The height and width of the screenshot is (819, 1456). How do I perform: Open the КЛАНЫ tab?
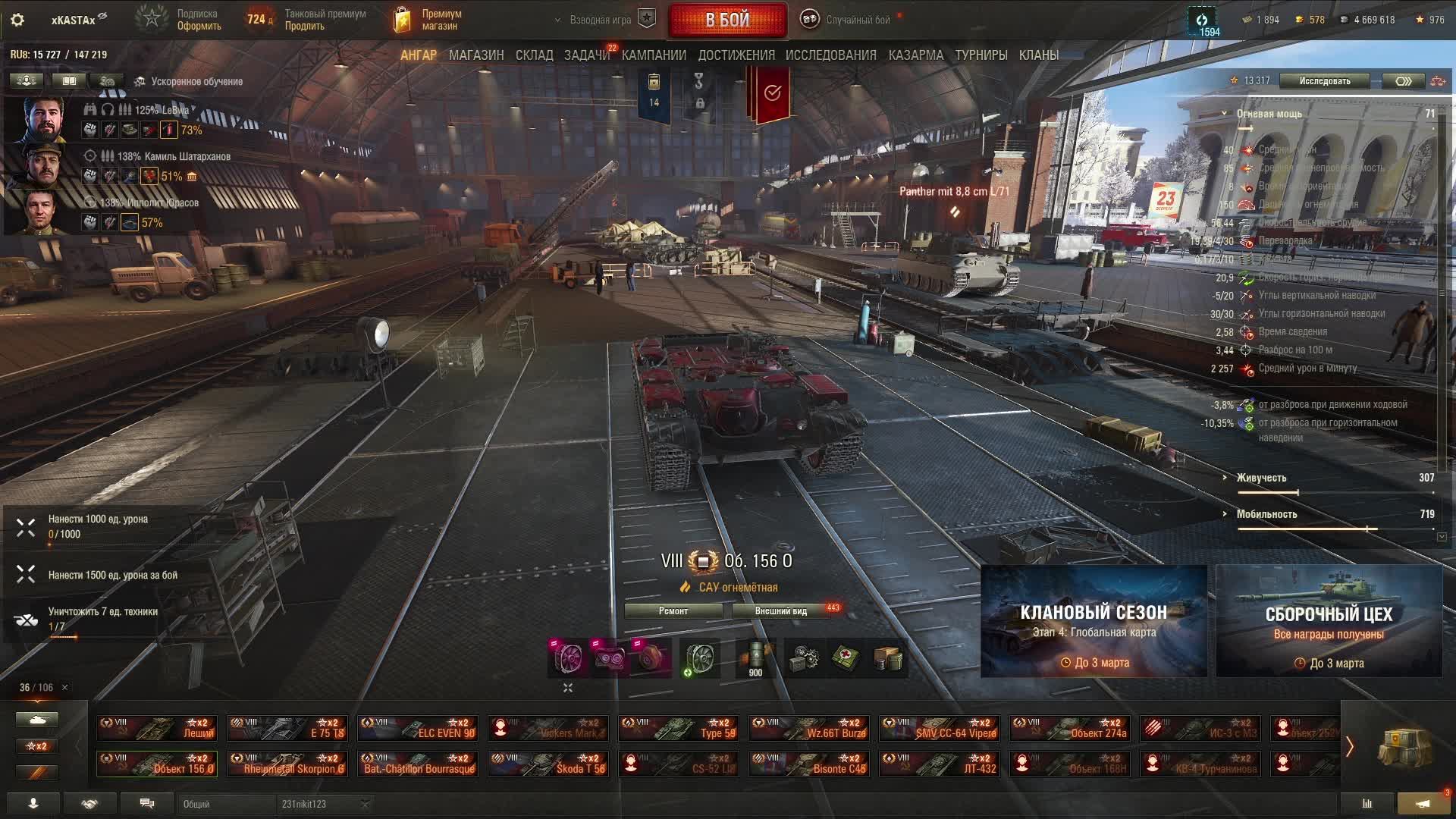point(1039,55)
